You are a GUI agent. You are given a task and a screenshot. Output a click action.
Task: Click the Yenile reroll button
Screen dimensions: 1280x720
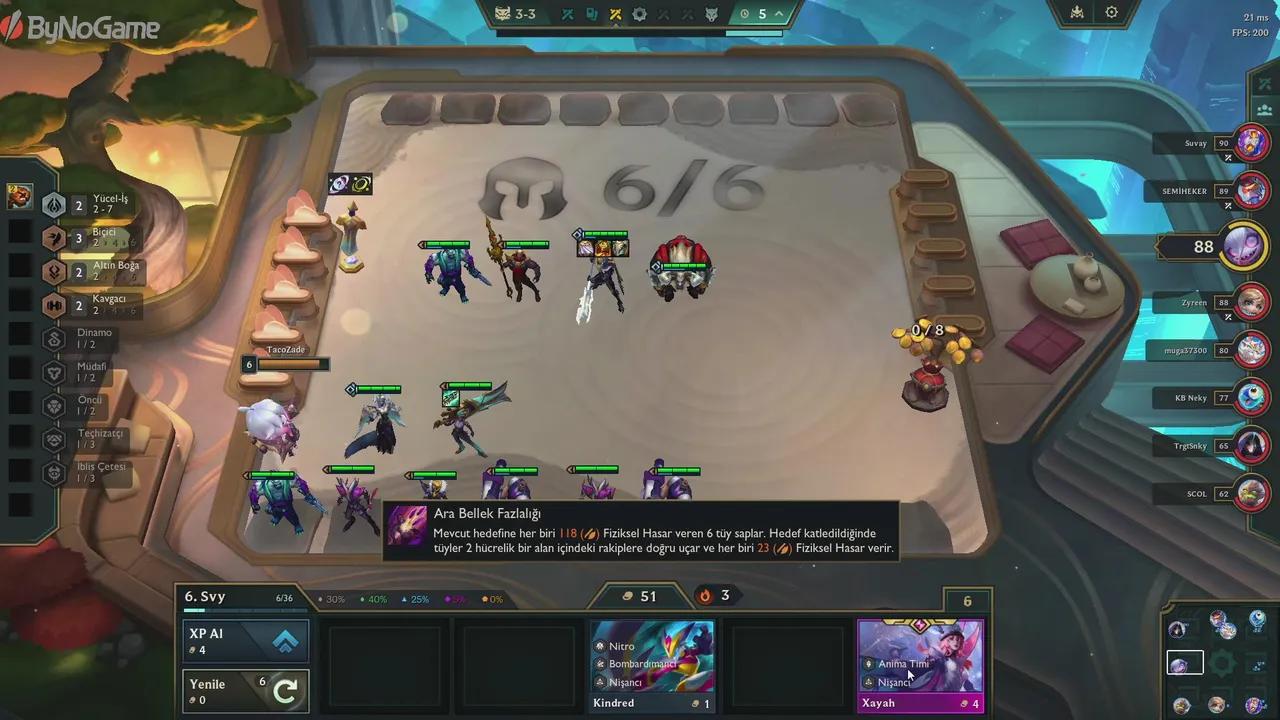244,689
